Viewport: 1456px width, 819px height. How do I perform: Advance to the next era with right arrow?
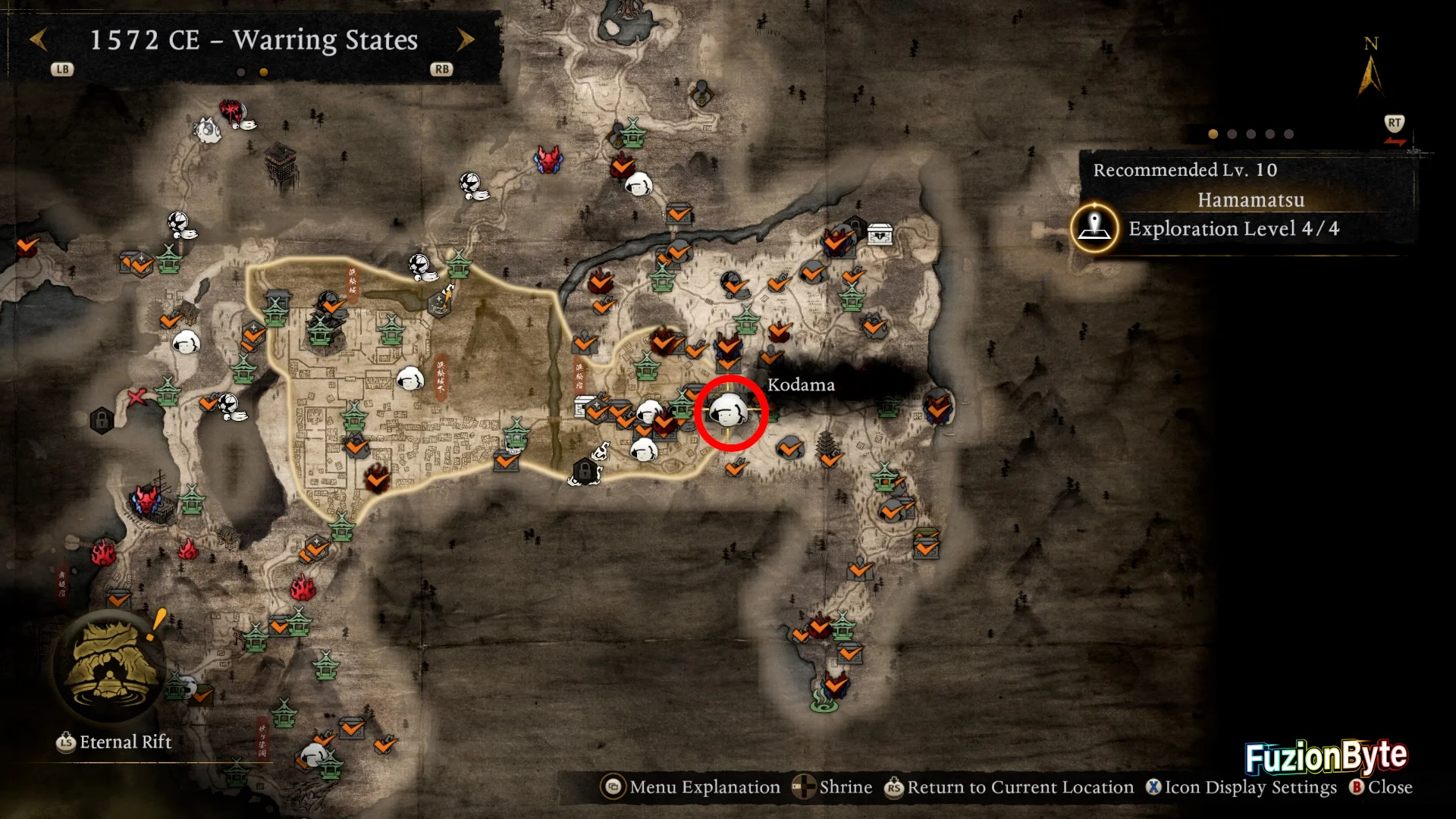tap(466, 39)
